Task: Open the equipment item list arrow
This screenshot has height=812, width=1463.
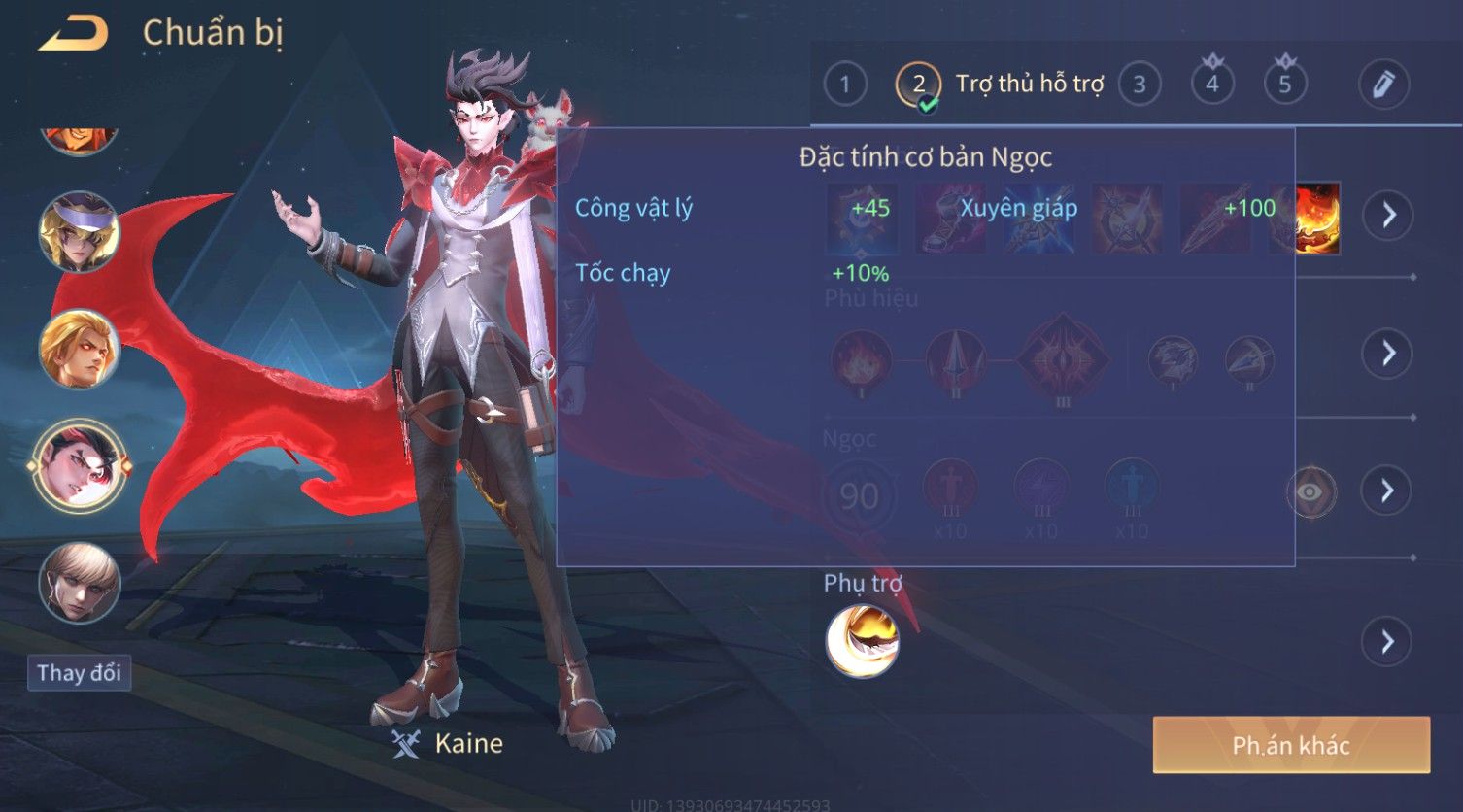Action: coord(1388,214)
